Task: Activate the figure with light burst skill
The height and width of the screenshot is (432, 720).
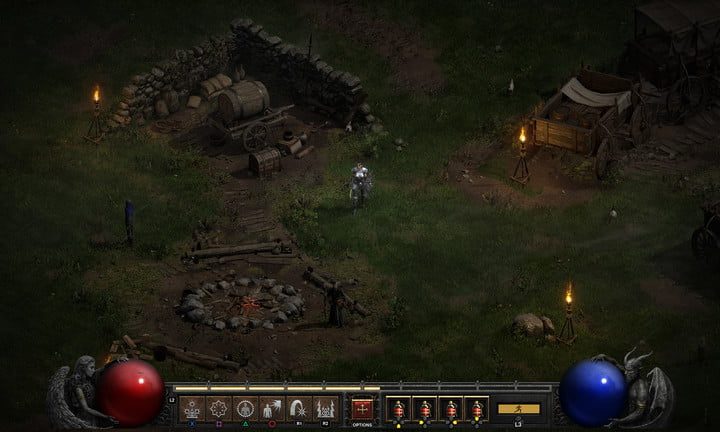Action: click(x=271, y=408)
